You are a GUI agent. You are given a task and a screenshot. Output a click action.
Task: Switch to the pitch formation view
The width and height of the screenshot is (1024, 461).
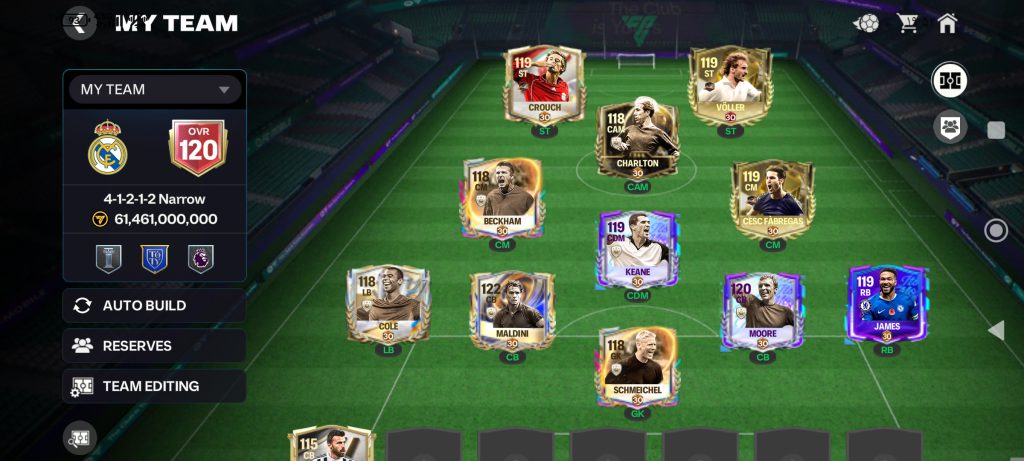(x=949, y=80)
